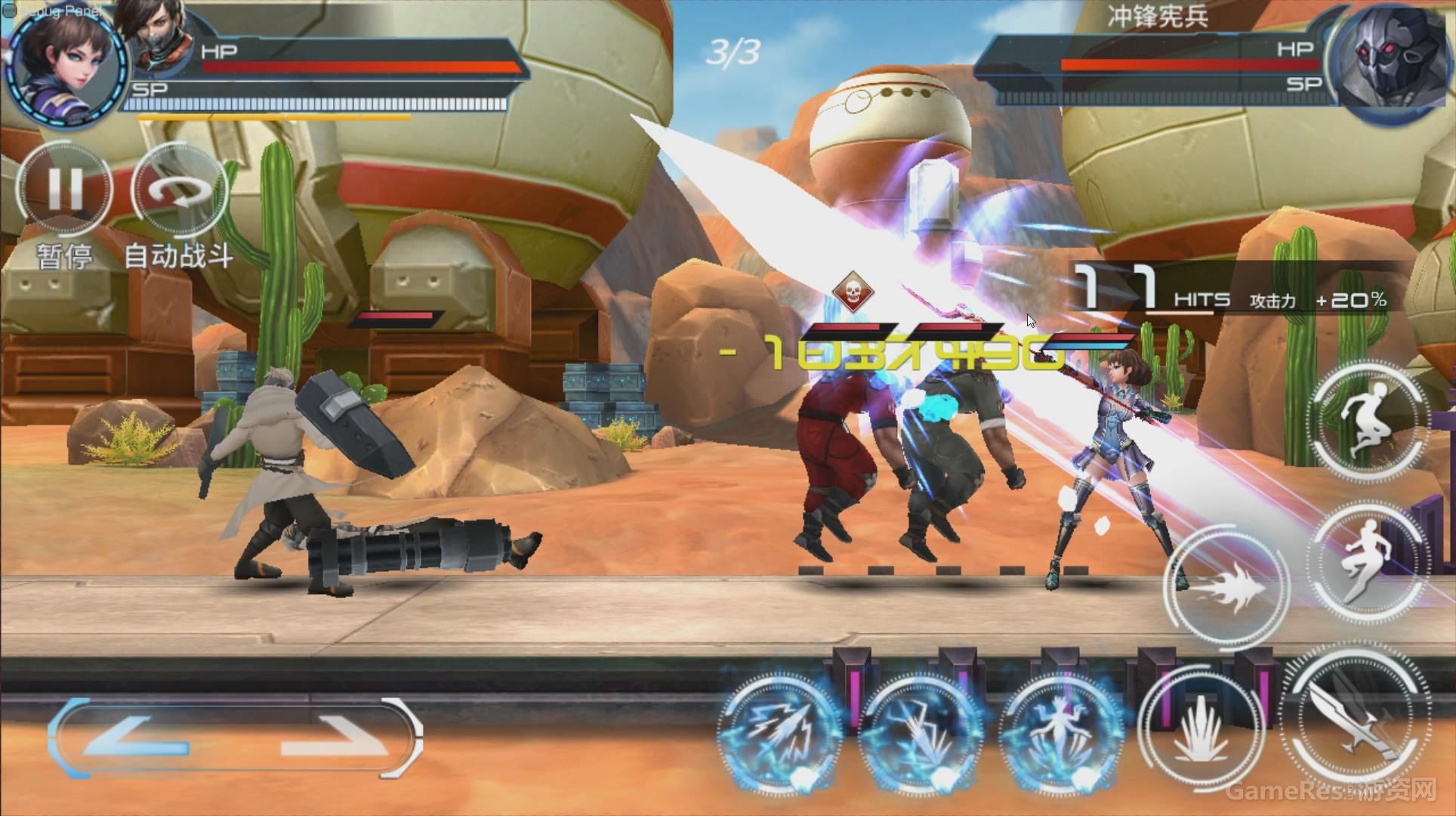The width and height of the screenshot is (1456, 816).
Task: Move left with the left arrow pad
Action: (136, 737)
